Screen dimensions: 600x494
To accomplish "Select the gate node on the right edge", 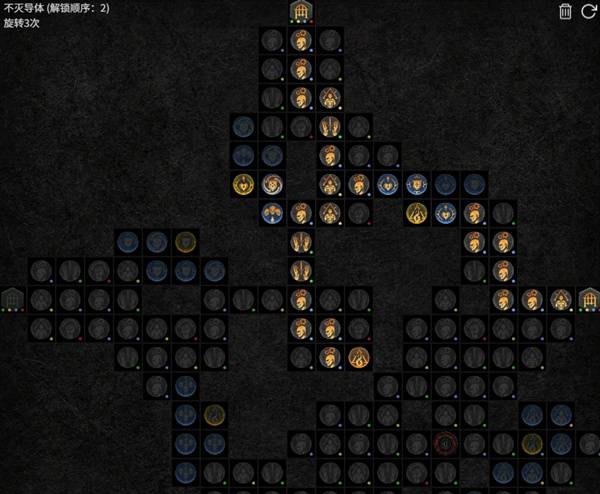I will pyautogui.click(x=590, y=298).
